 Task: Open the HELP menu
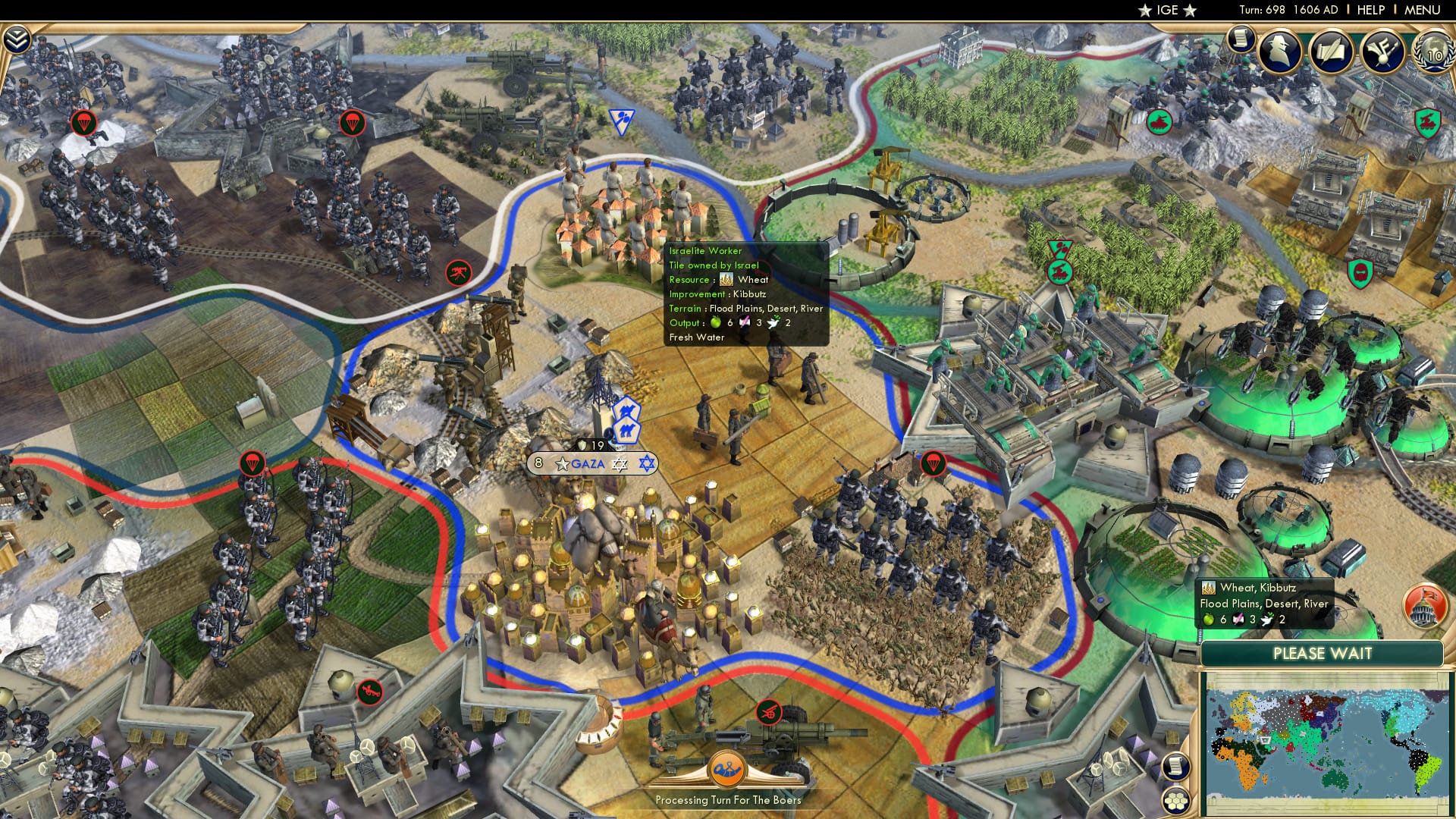[x=1369, y=10]
